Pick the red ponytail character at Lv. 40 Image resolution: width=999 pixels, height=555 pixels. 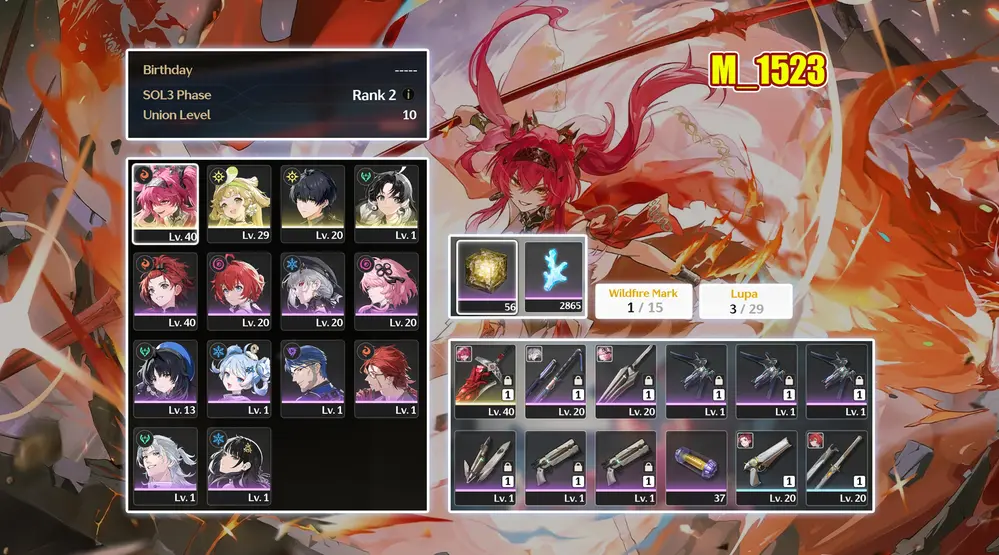point(165,291)
